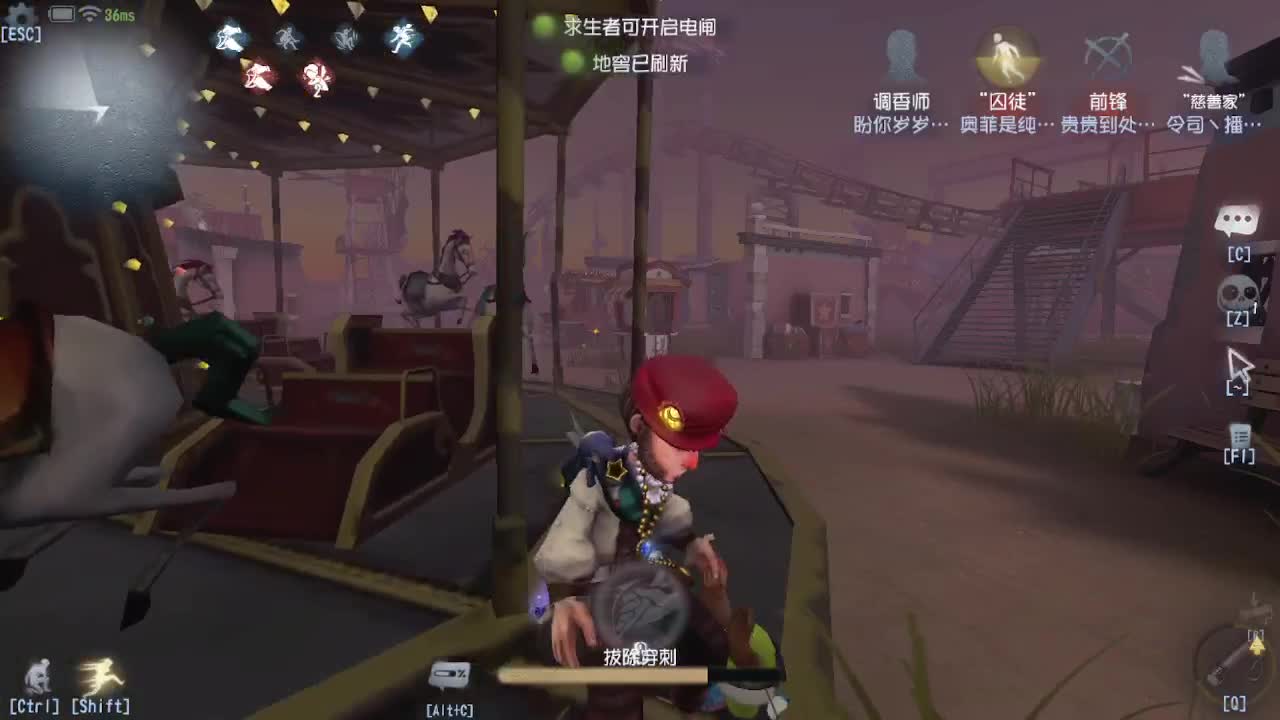
Task: Click the 求生者可开启电闸 announcement text
Action: 640,29
